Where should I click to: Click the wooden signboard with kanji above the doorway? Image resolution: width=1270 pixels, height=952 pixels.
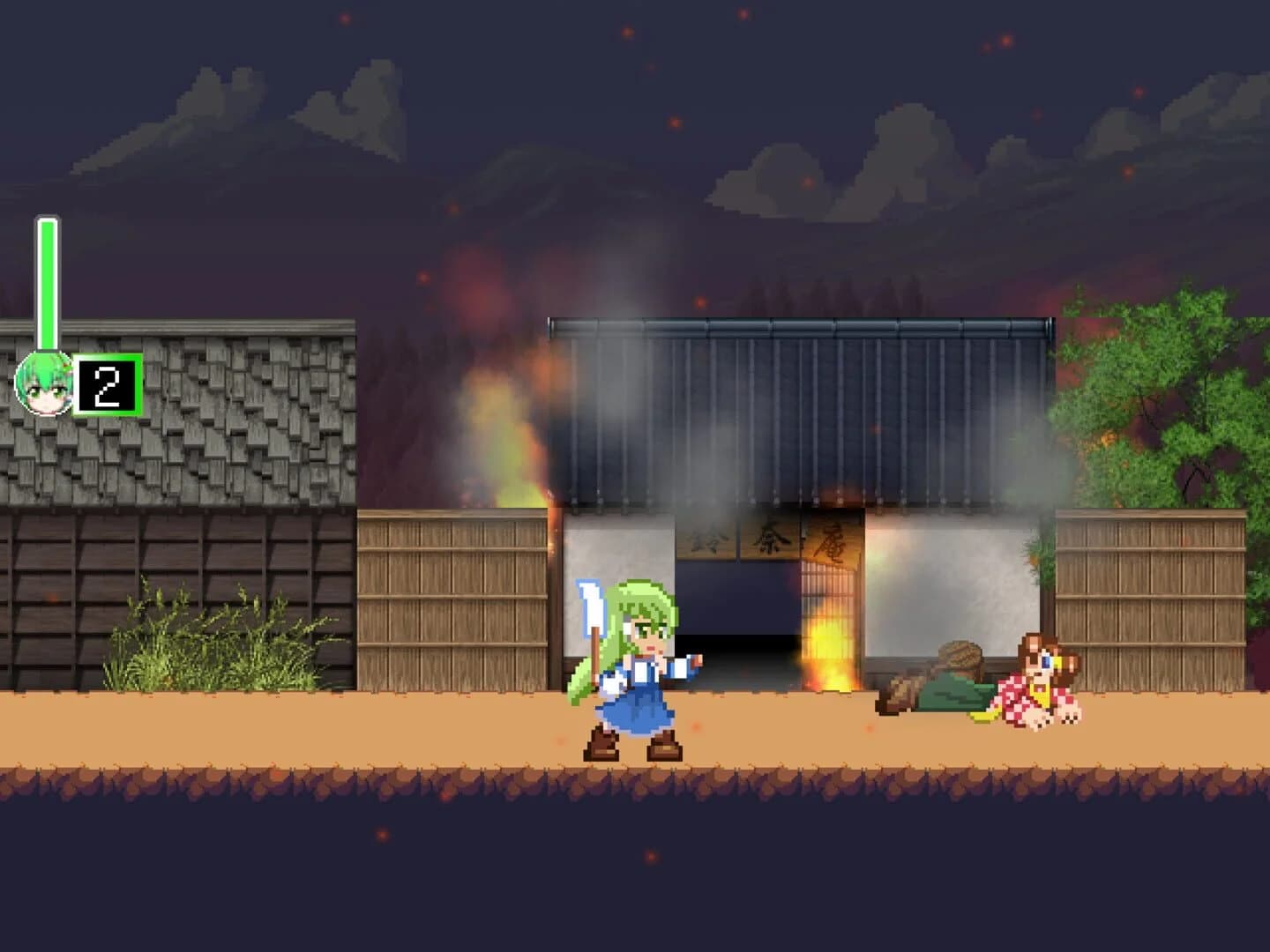[x=767, y=538]
